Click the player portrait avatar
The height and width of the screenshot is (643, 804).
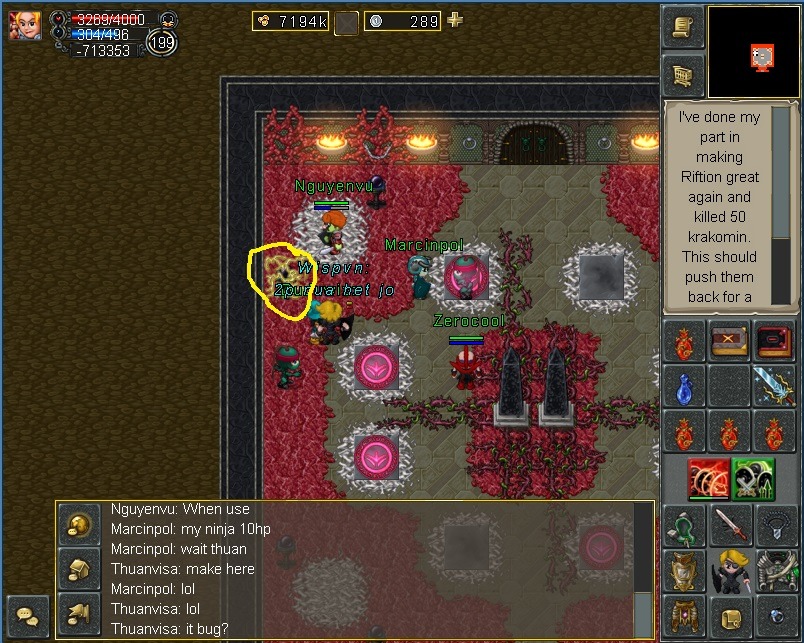click(x=24, y=25)
